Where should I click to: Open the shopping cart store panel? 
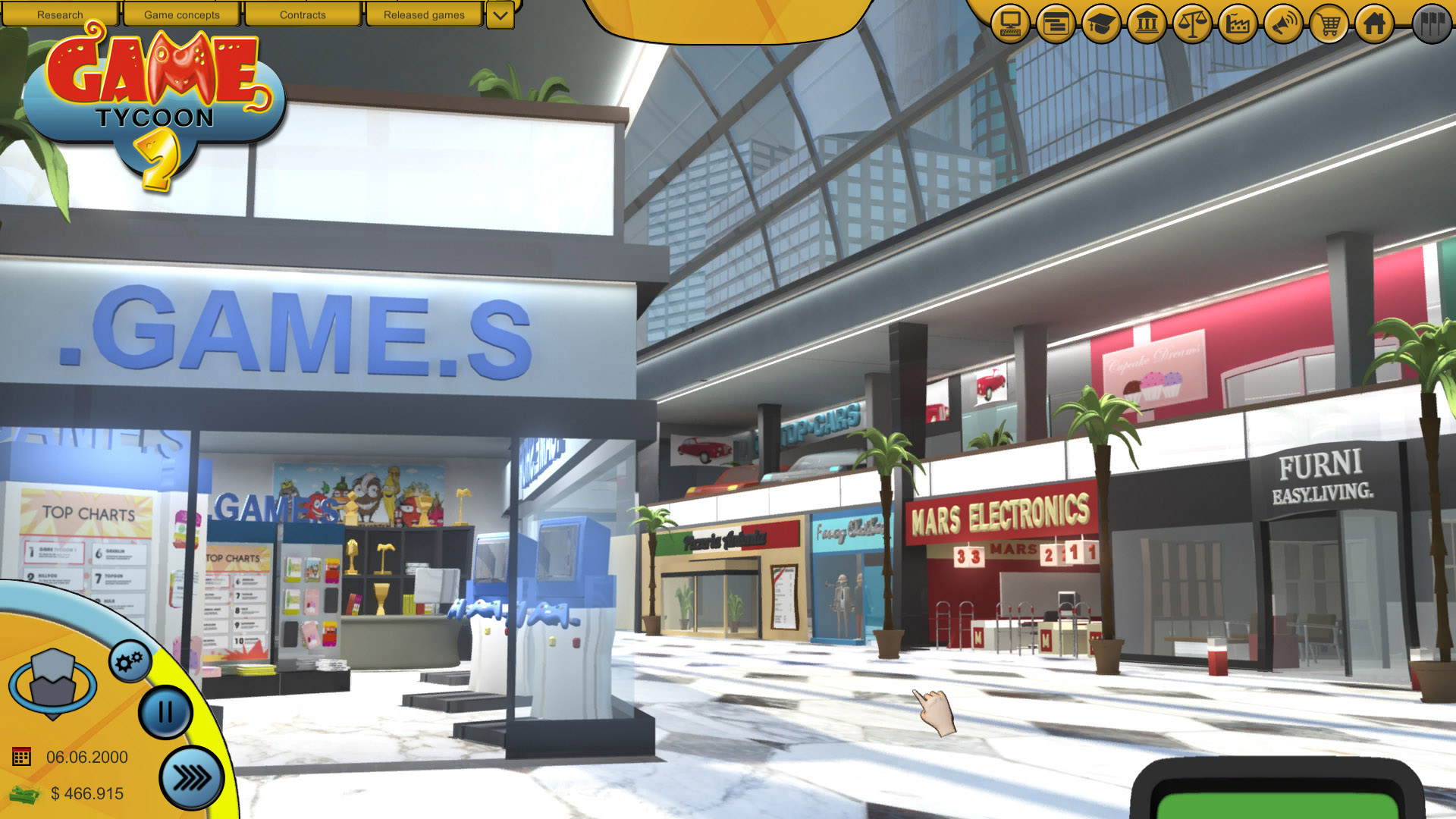coord(1329,24)
